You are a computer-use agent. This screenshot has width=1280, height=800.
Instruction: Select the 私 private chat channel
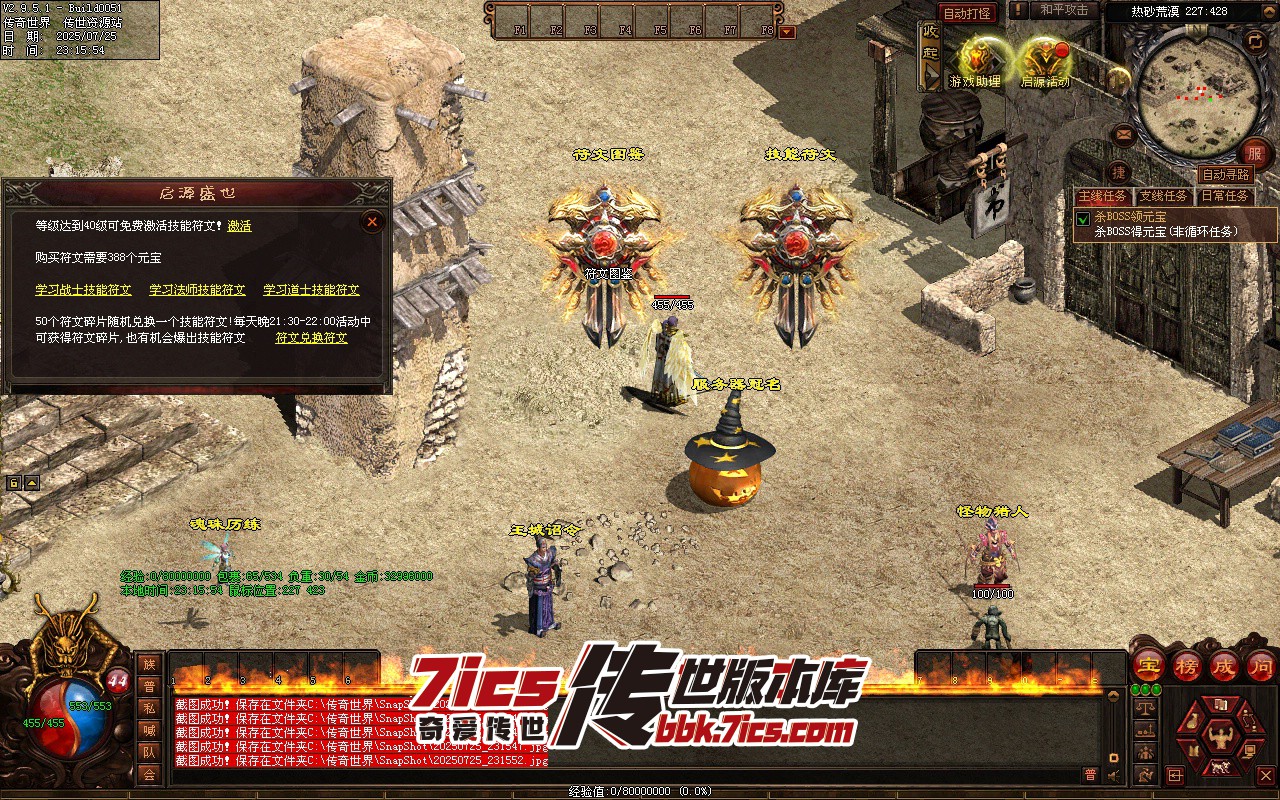coord(149,708)
